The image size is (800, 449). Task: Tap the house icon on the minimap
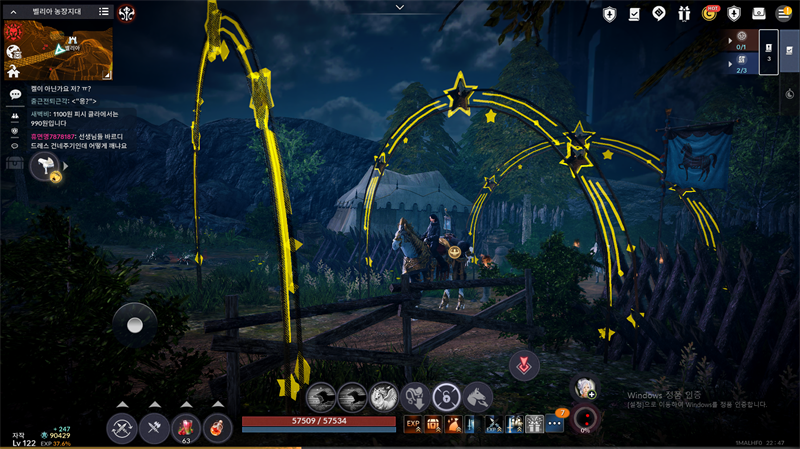[x=13, y=71]
